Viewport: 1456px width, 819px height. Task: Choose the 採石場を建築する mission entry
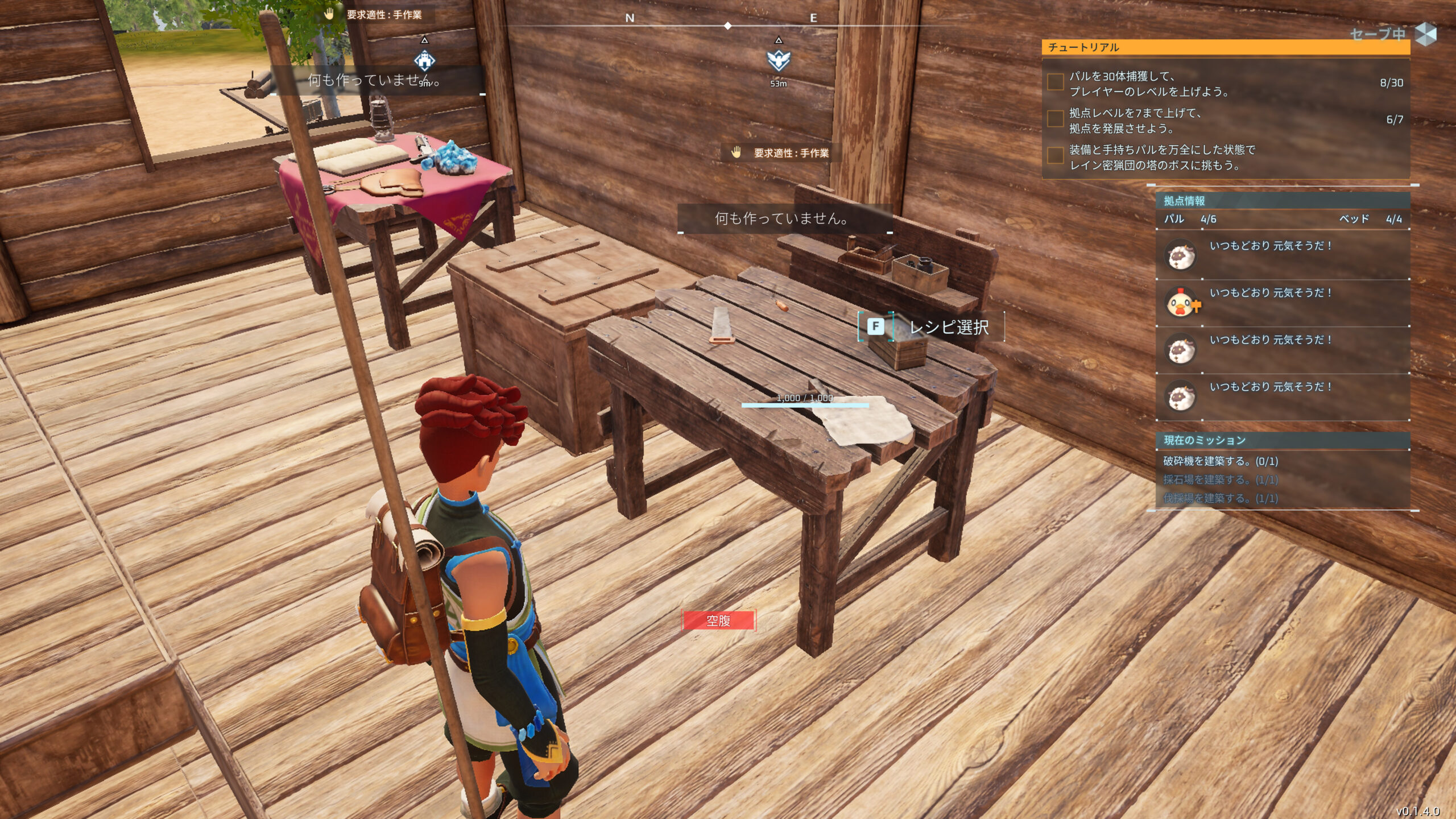point(1221,480)
